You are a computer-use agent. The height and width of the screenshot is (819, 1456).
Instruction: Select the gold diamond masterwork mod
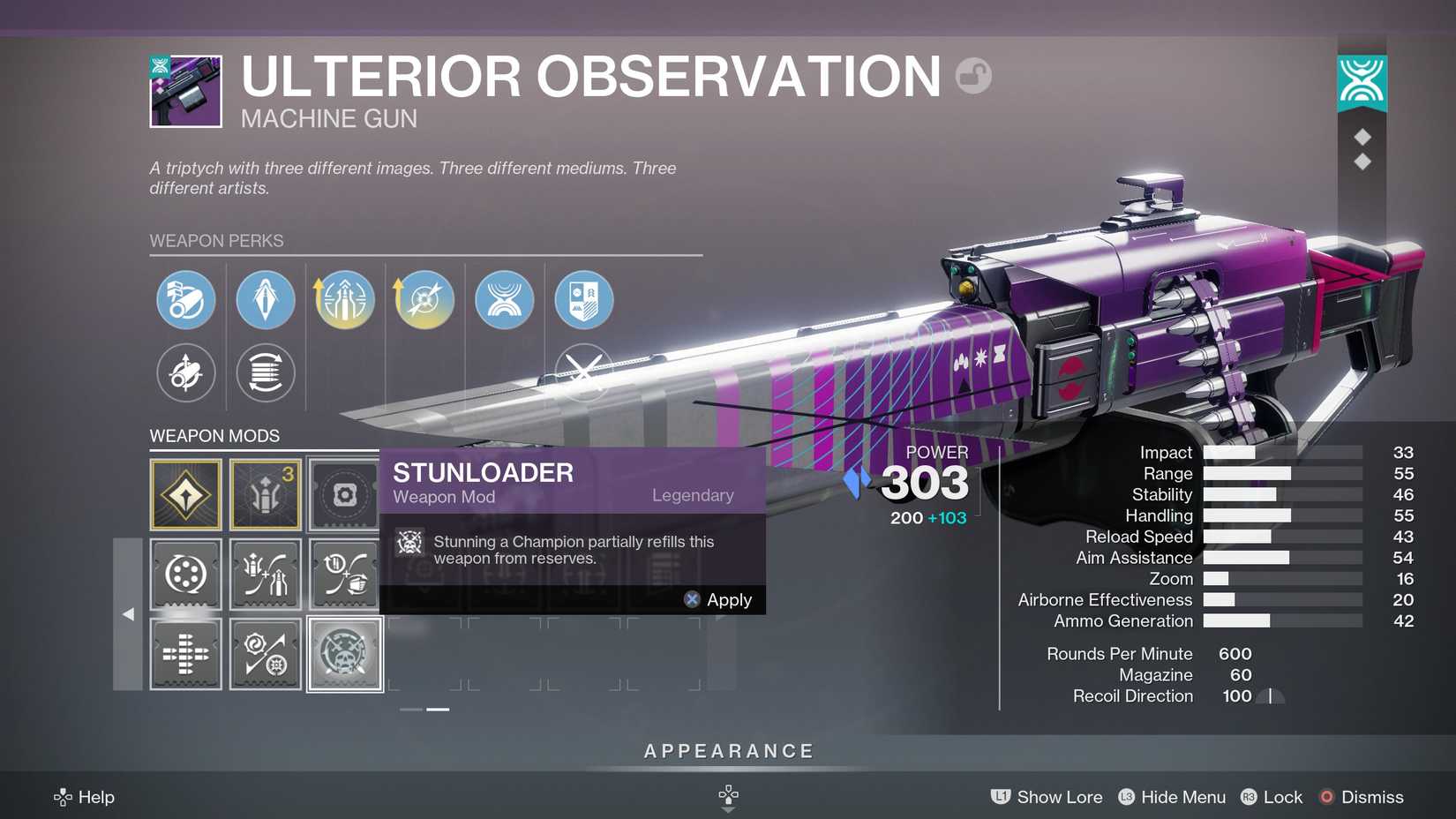[x=185, y=494]
